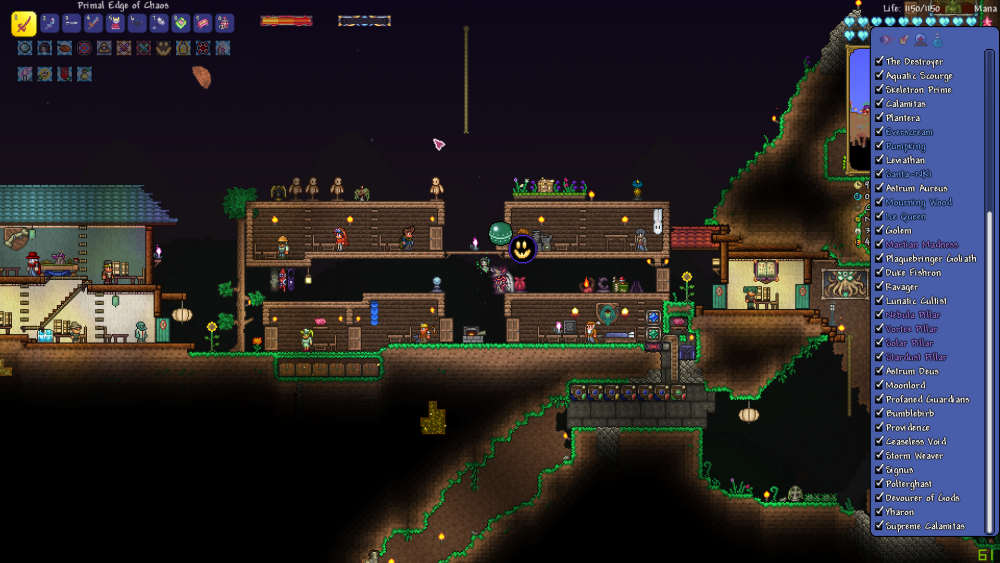
Task: Toggle the Supreme Calamitas checkbox
Action: pos(879,526)
